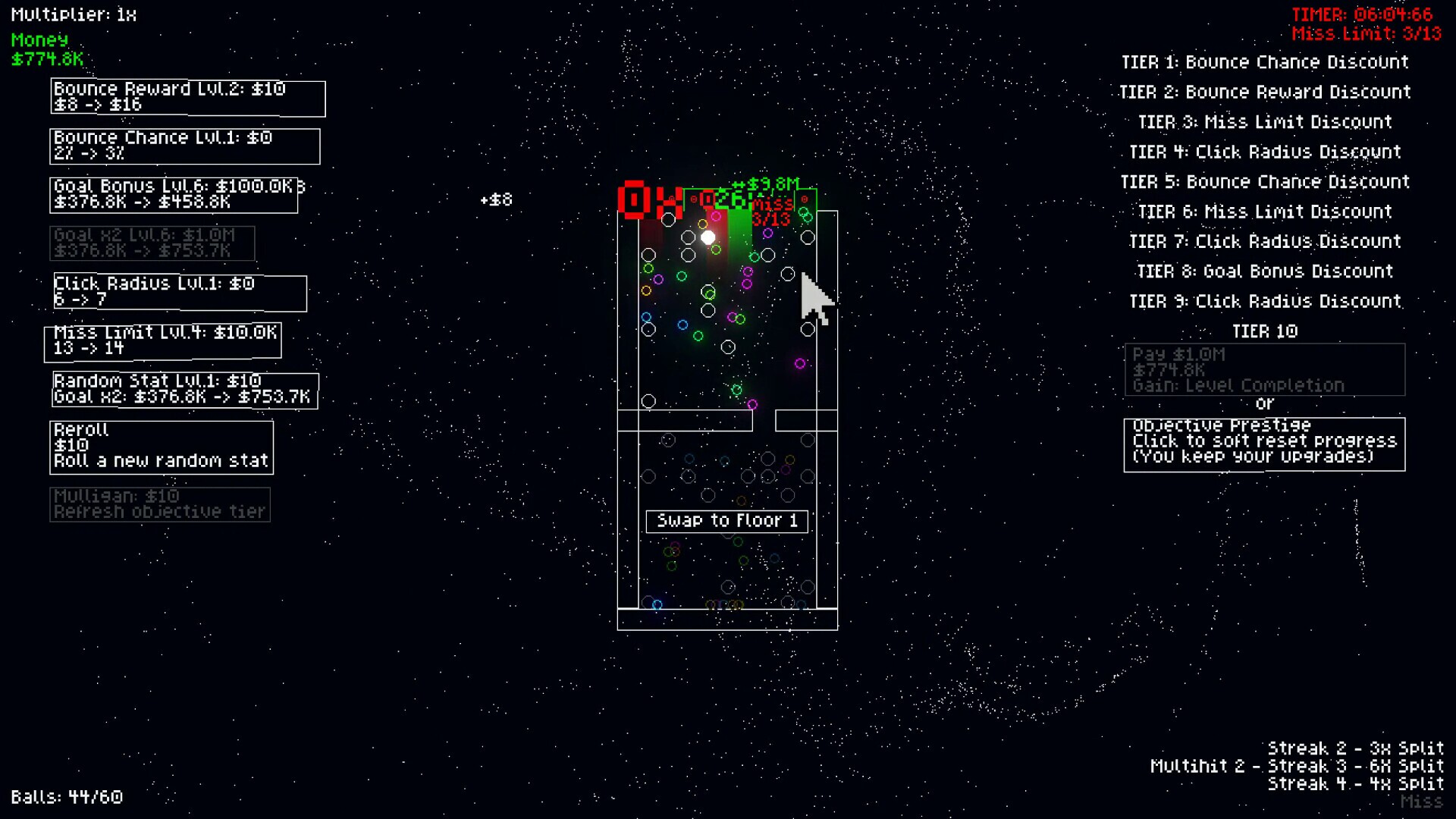Screen dimensions: 1456x819
Task: Purchase the Bounce Reward Lvl.2 upgrade
Action: tap(187, 97)
